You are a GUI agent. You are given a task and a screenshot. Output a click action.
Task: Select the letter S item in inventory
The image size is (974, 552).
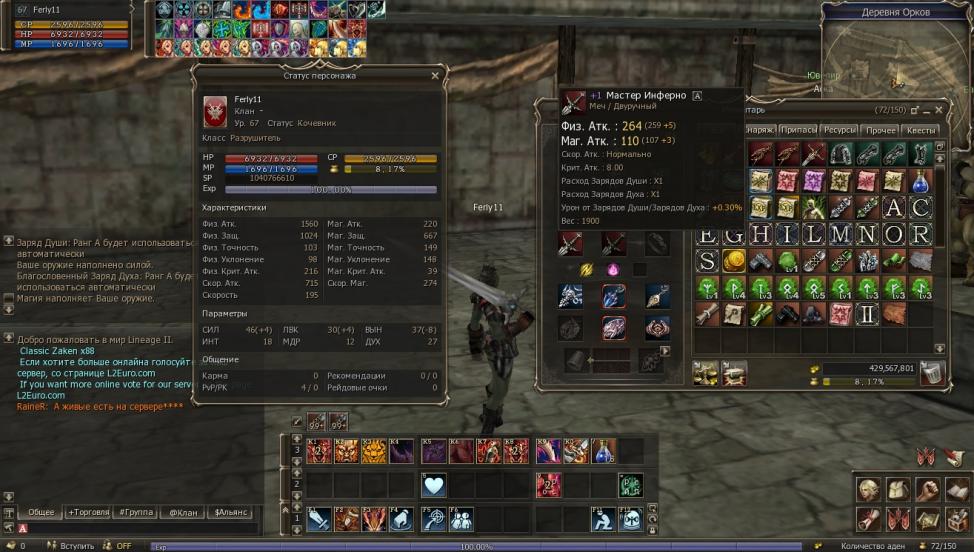pyautogui.click(x=707, y=261)
